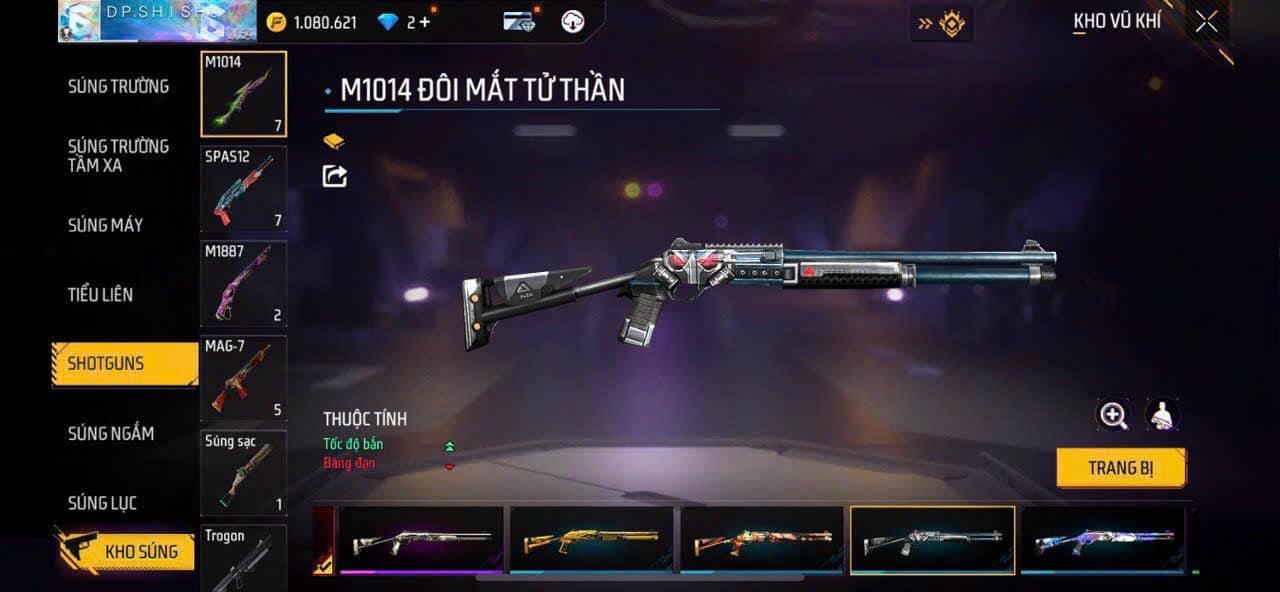Switch to Súng Lục category
This screenshot has width=1280, height=592.
click(x=102, y=502)
